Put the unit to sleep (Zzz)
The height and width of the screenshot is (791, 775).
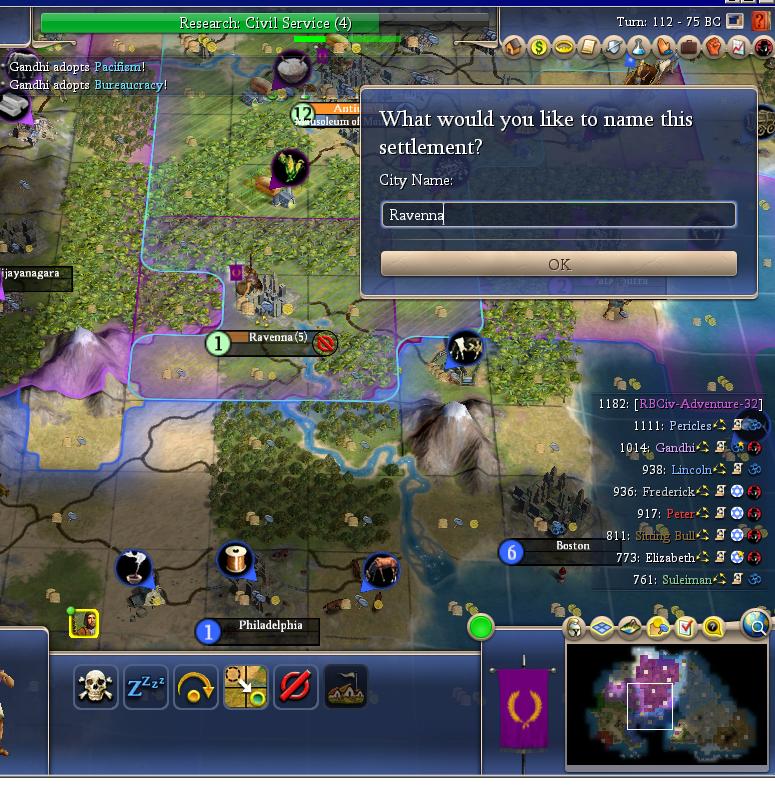click(146, 687)
